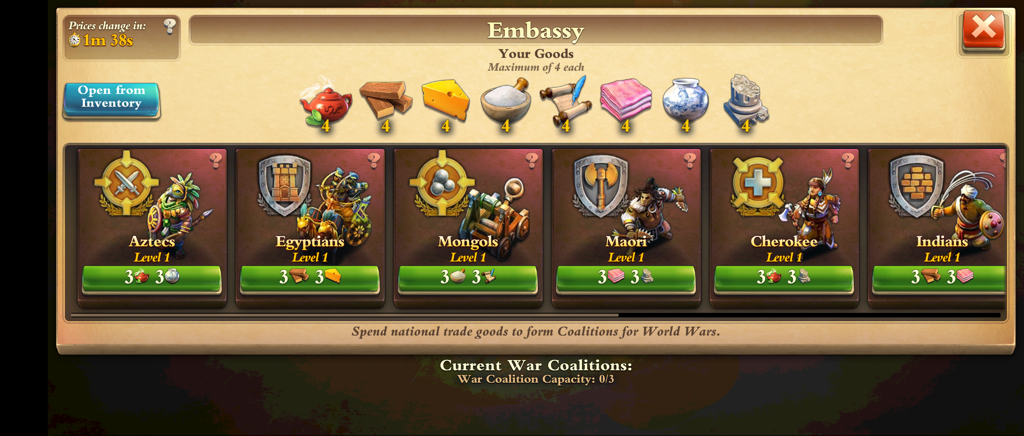Select the pink silk cloth good
1024x436 pixels.
click(x=625, y=99)
